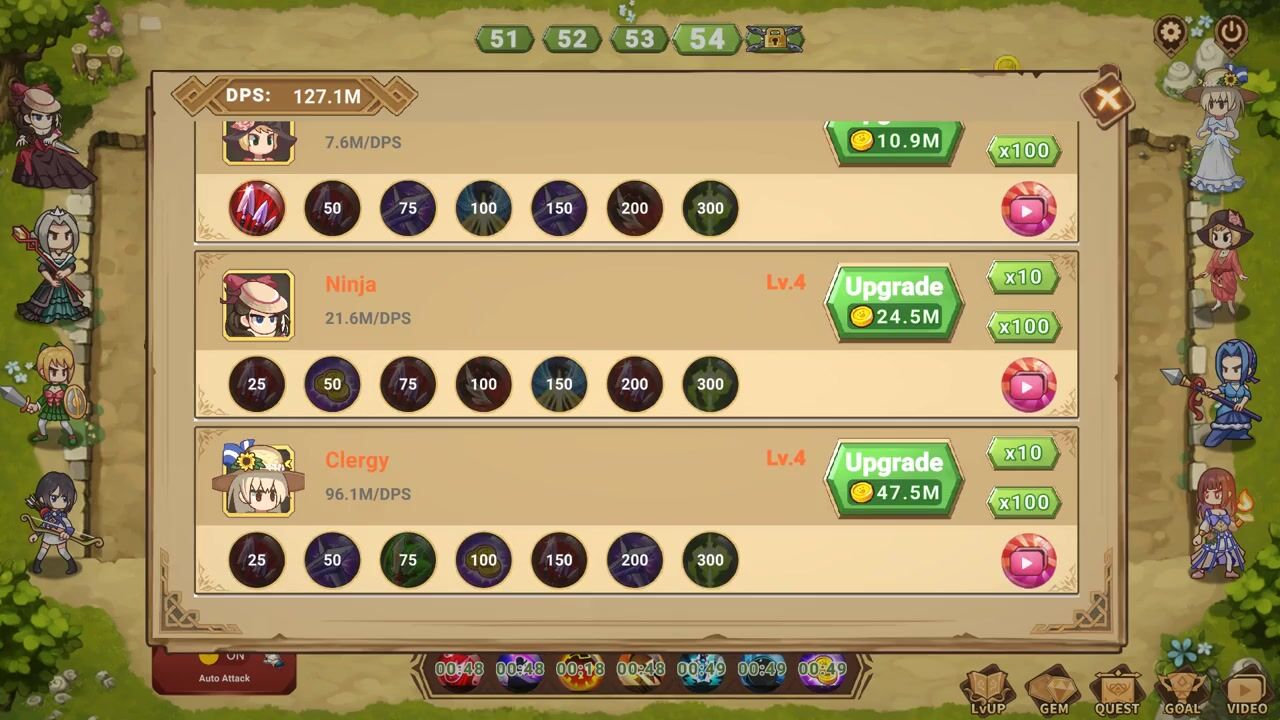This screenshot has height=720, width=1280.
Task: Select Clergy's level 300 skill icon
Action: pos(710,560)
